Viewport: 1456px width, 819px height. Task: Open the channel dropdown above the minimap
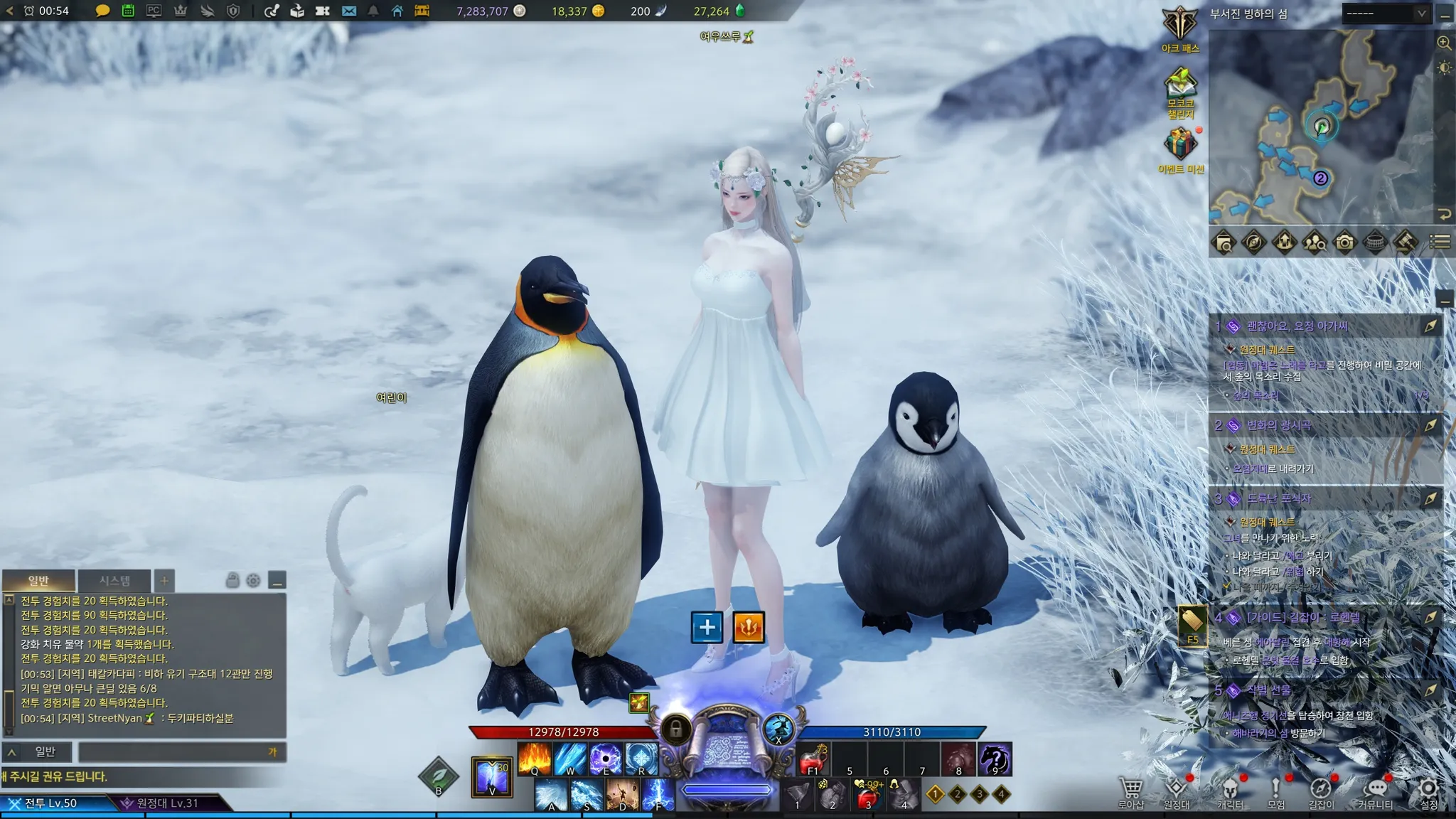[1386, 14]
